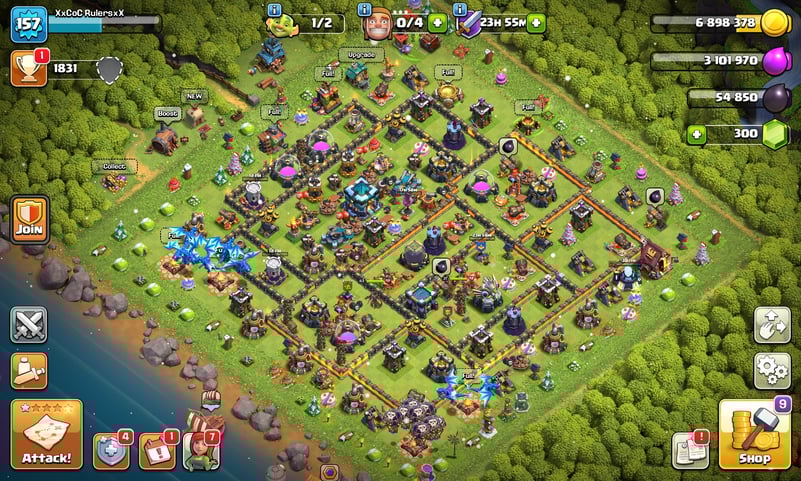801x481 pixels.
Task: Open the village layout editor hand icon
Action: click(772, 324)
